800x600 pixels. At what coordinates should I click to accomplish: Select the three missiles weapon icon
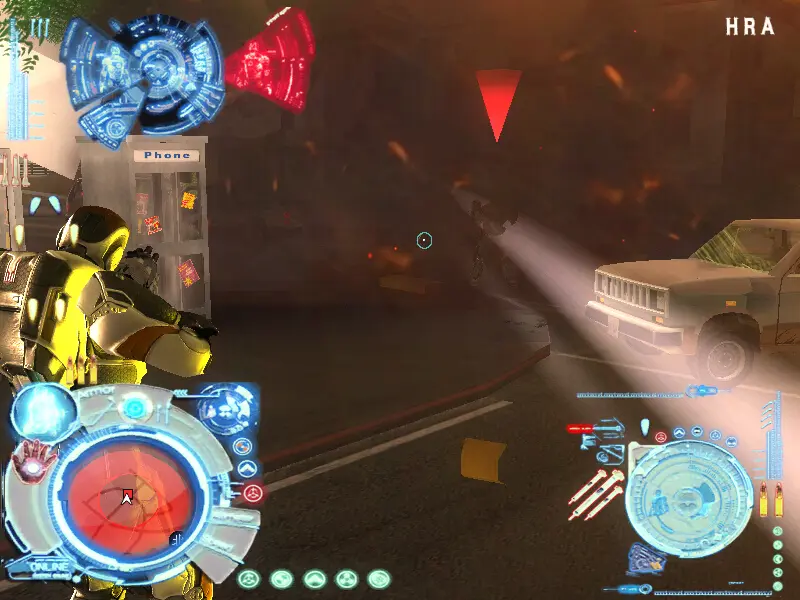597,495
